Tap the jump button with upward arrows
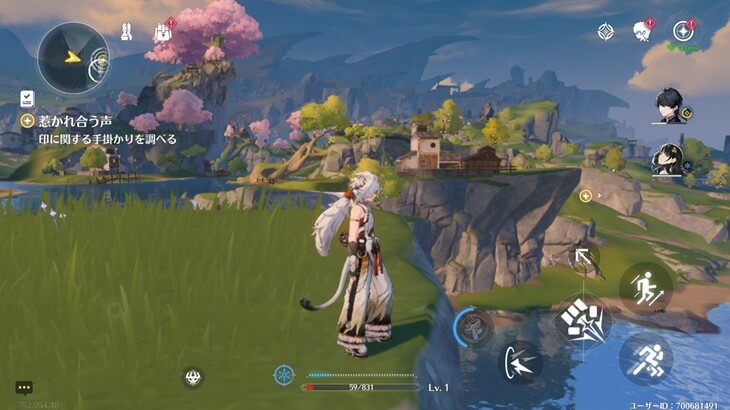This screenshot has height=410, width=730. coord(645,287)
